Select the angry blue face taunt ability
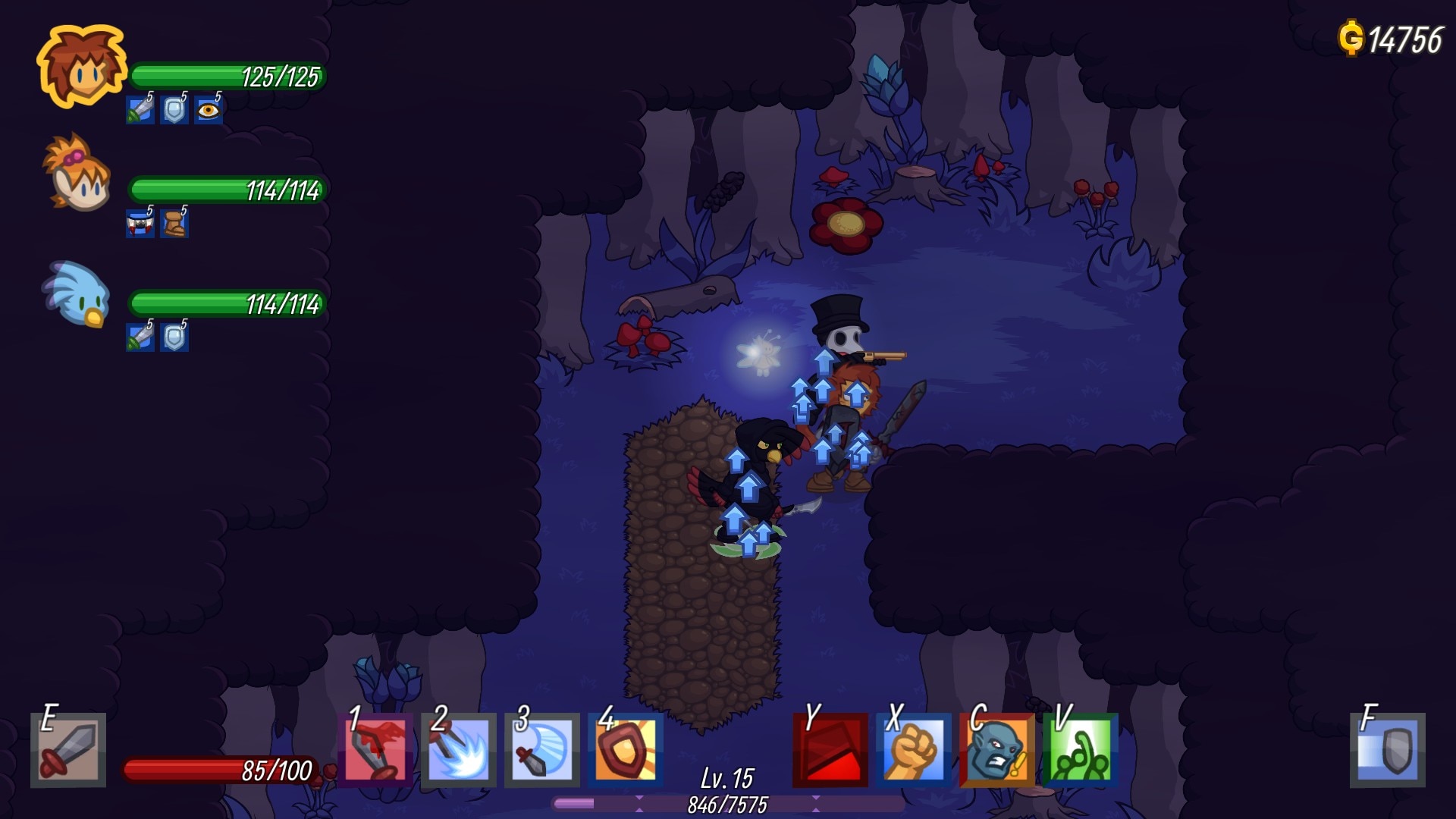 click(997, 750)
